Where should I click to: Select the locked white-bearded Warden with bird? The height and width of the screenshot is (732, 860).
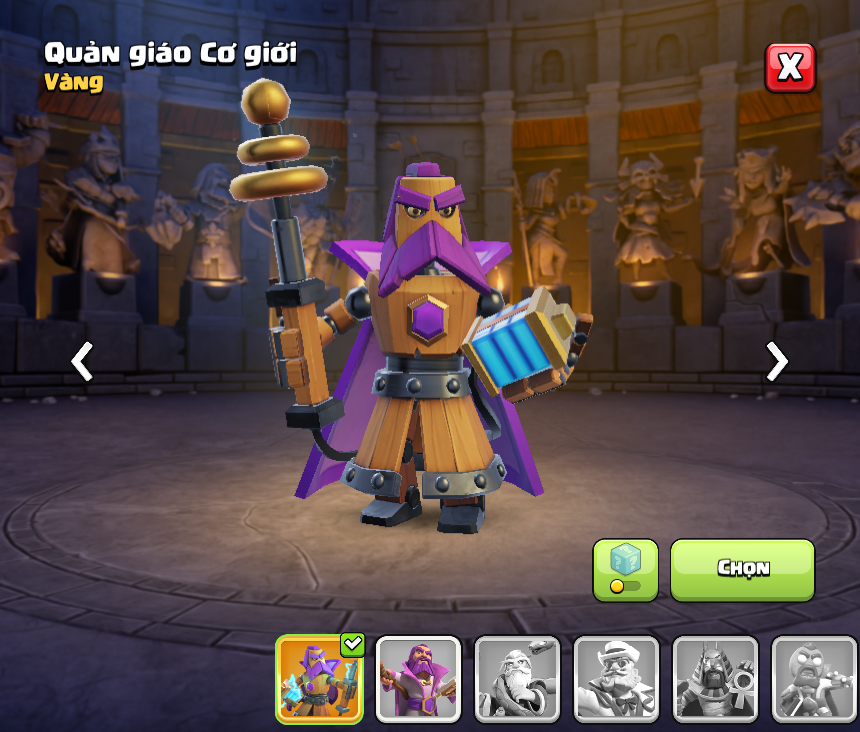click(x=517, y=679)
